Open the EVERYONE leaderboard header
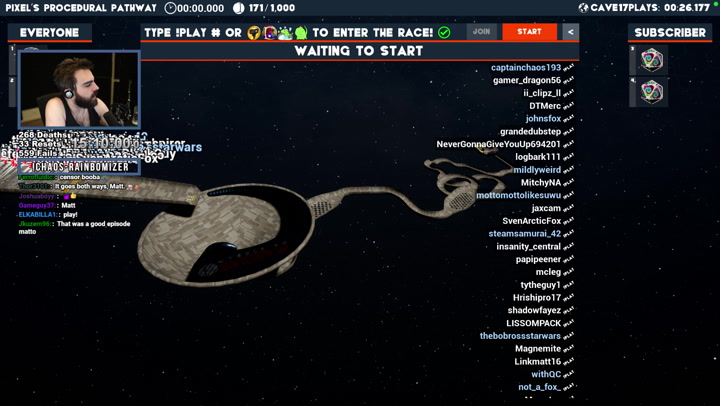720x406 pixels. pos(49,33)
